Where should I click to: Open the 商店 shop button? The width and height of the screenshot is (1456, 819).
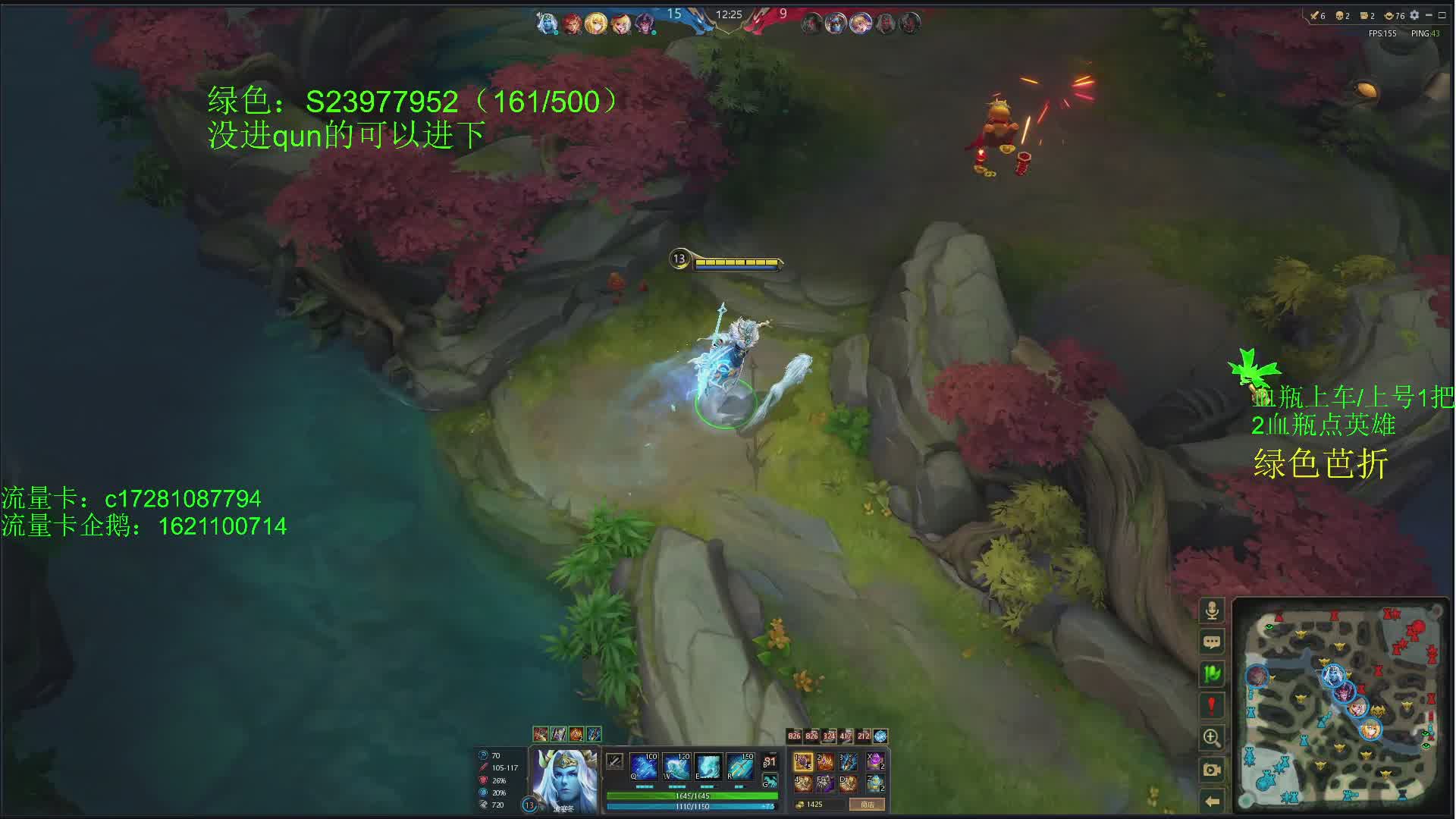(867, 805)
